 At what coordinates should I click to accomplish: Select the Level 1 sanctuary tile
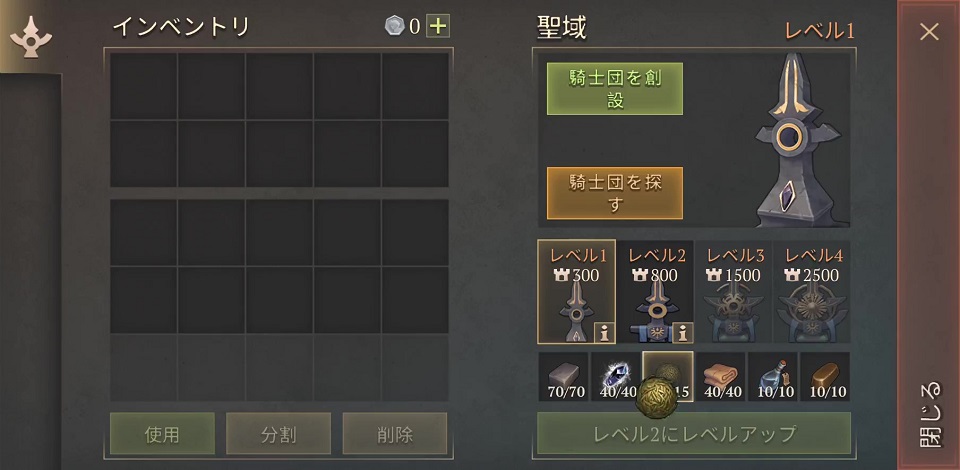pyautogui.click(x=575, y=290)
